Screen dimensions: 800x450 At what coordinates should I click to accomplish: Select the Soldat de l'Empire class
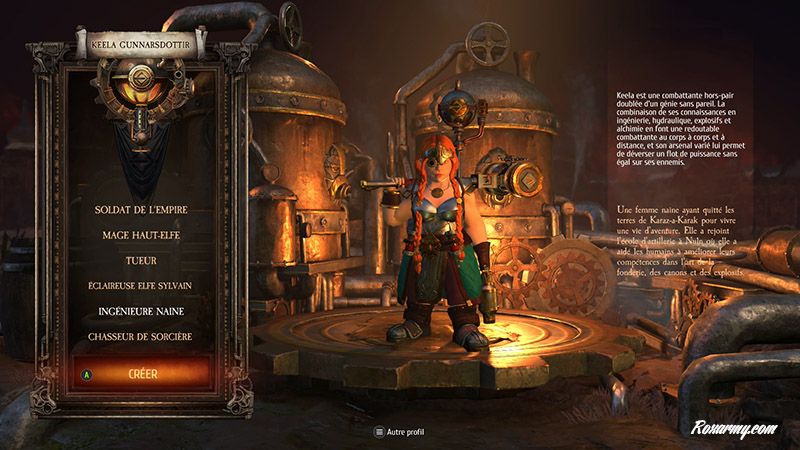[x=139, y=210]
